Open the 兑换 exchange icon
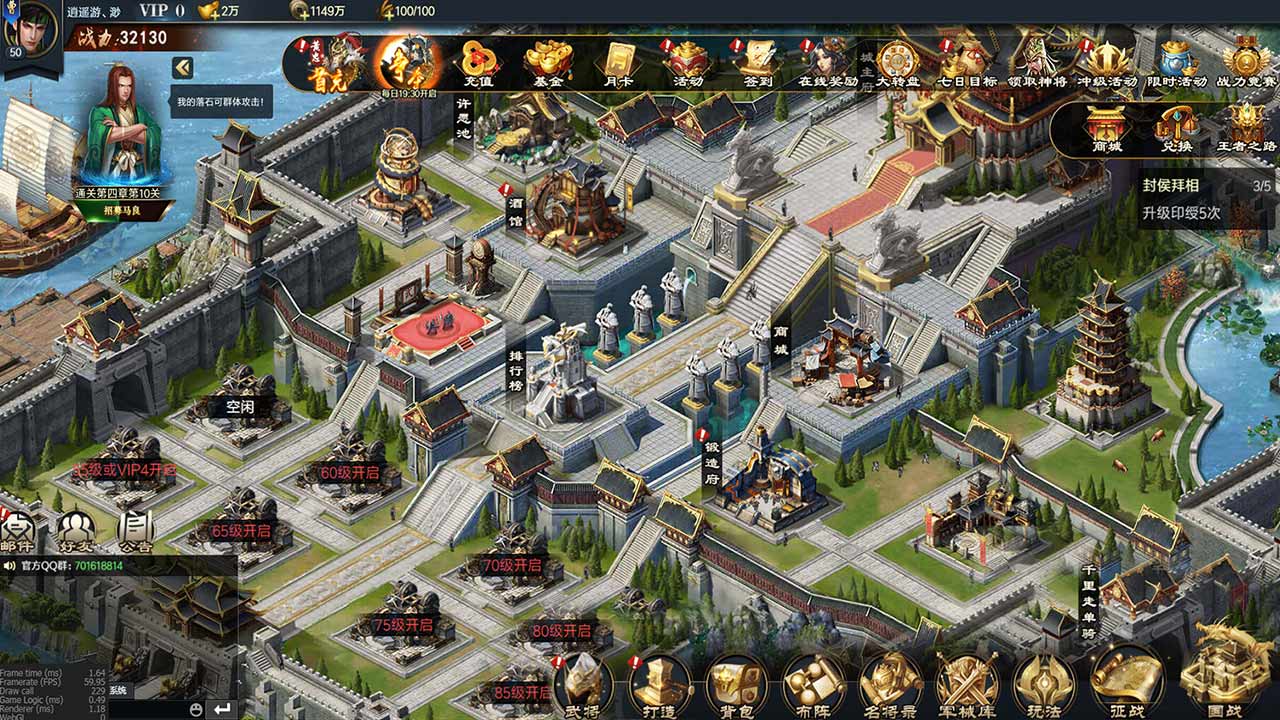Screen dimensions: 1280x720 (1176, 128)
